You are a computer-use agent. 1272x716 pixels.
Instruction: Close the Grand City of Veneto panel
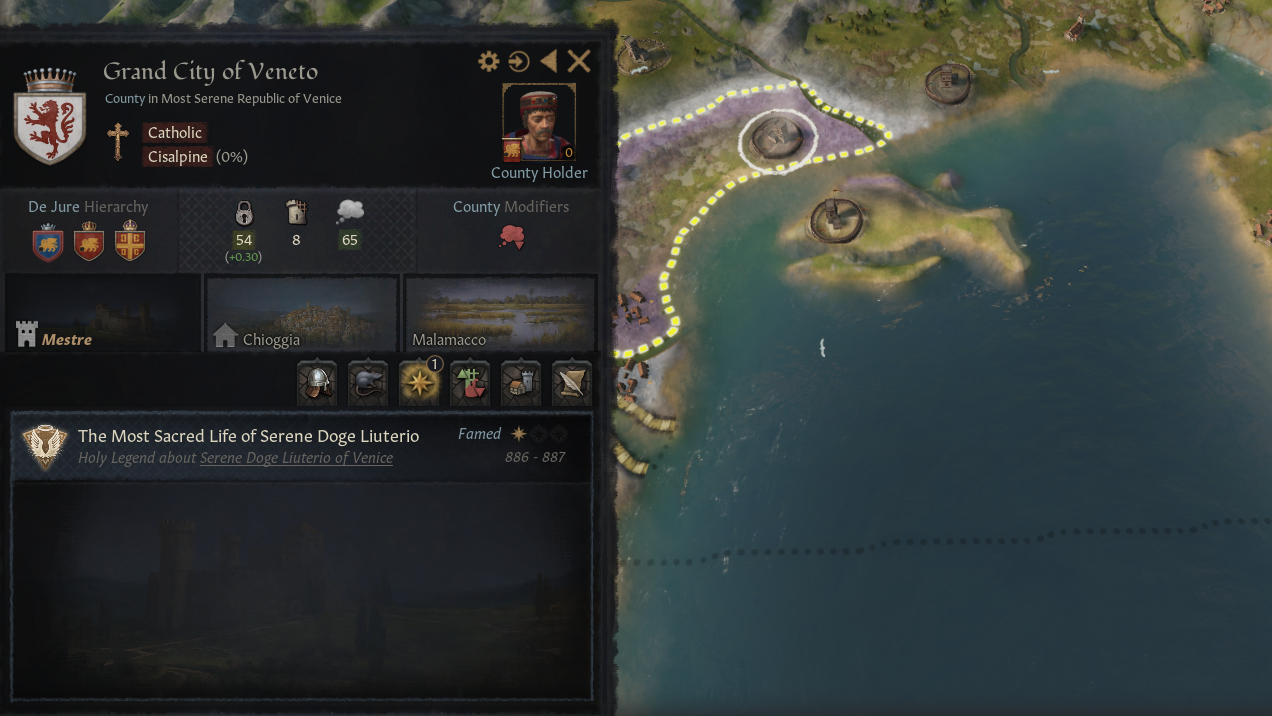[x=579, y=62]
